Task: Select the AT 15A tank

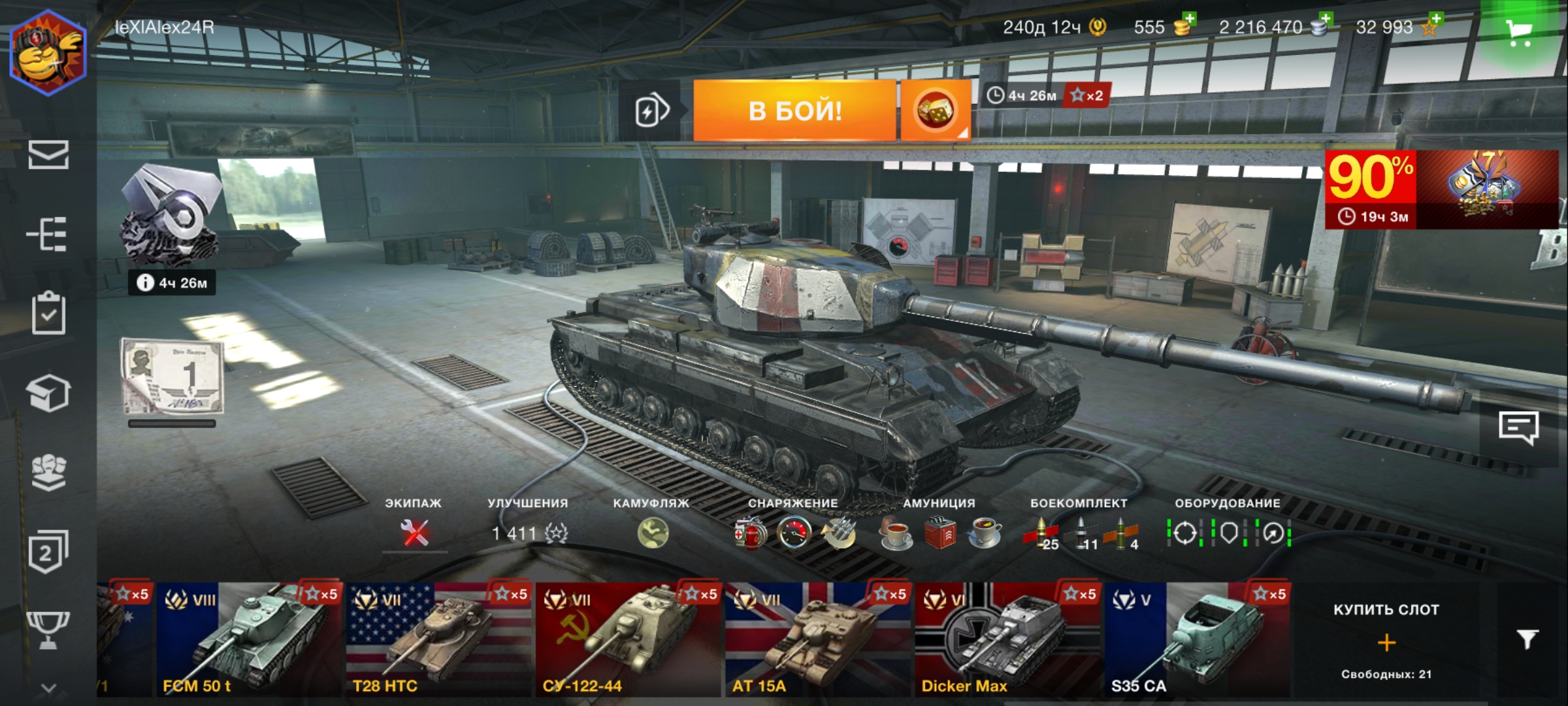Action: point(817,639)
